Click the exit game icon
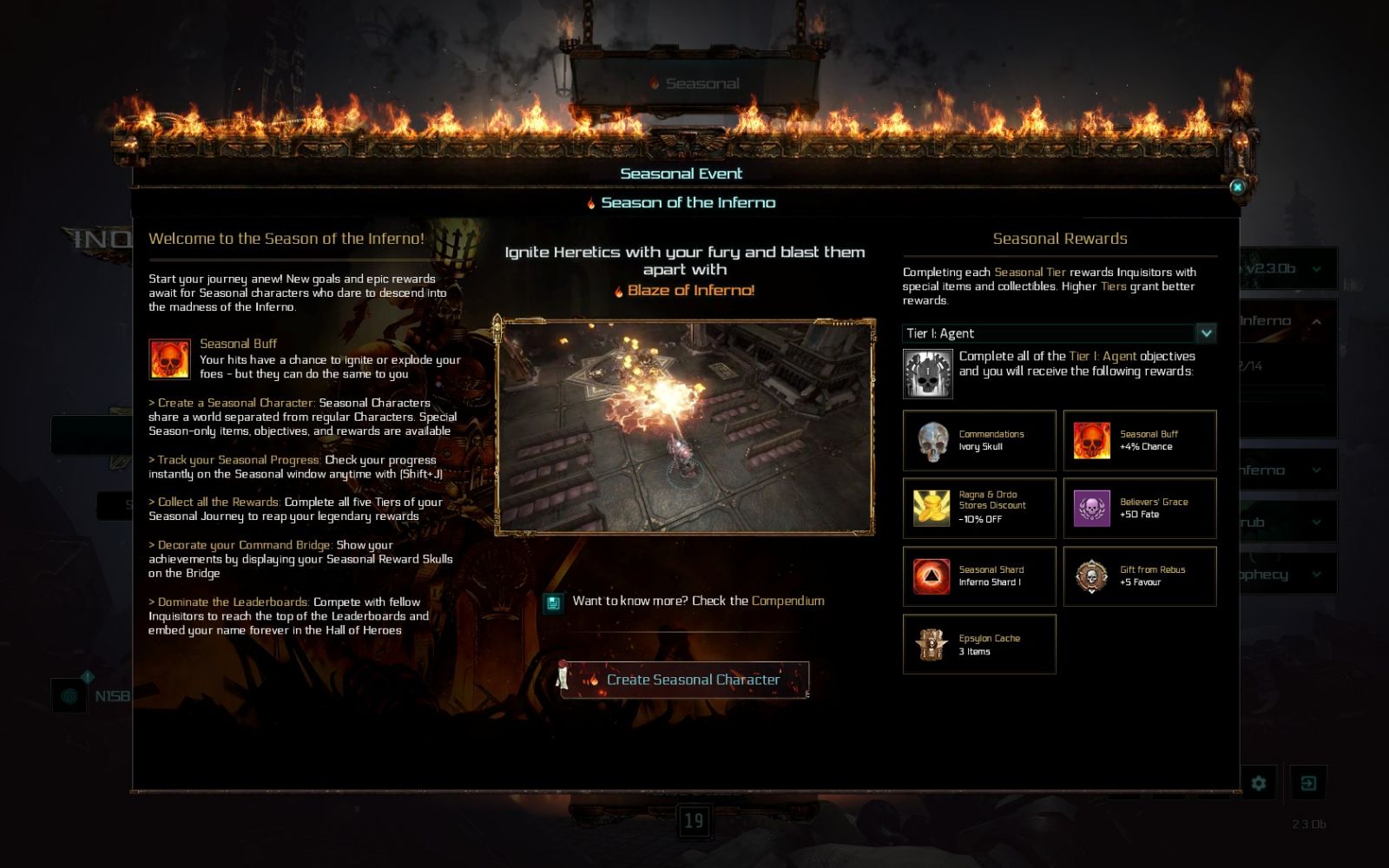 1308,784
